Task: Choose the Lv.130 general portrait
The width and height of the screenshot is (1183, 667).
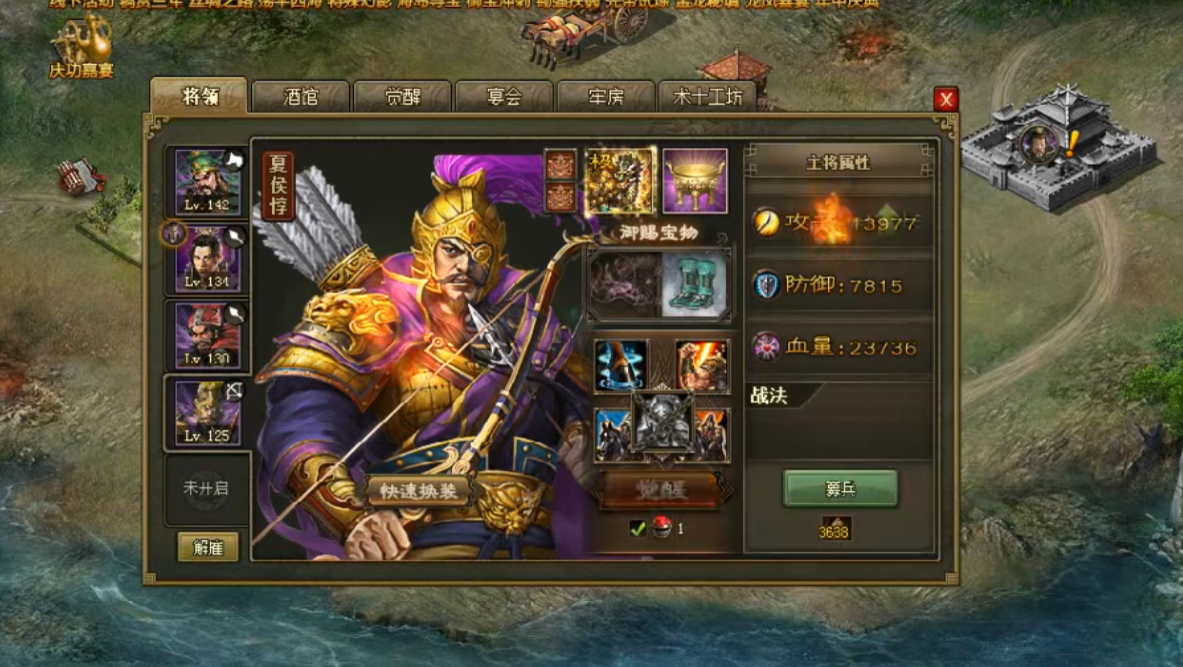Action: 207,334
